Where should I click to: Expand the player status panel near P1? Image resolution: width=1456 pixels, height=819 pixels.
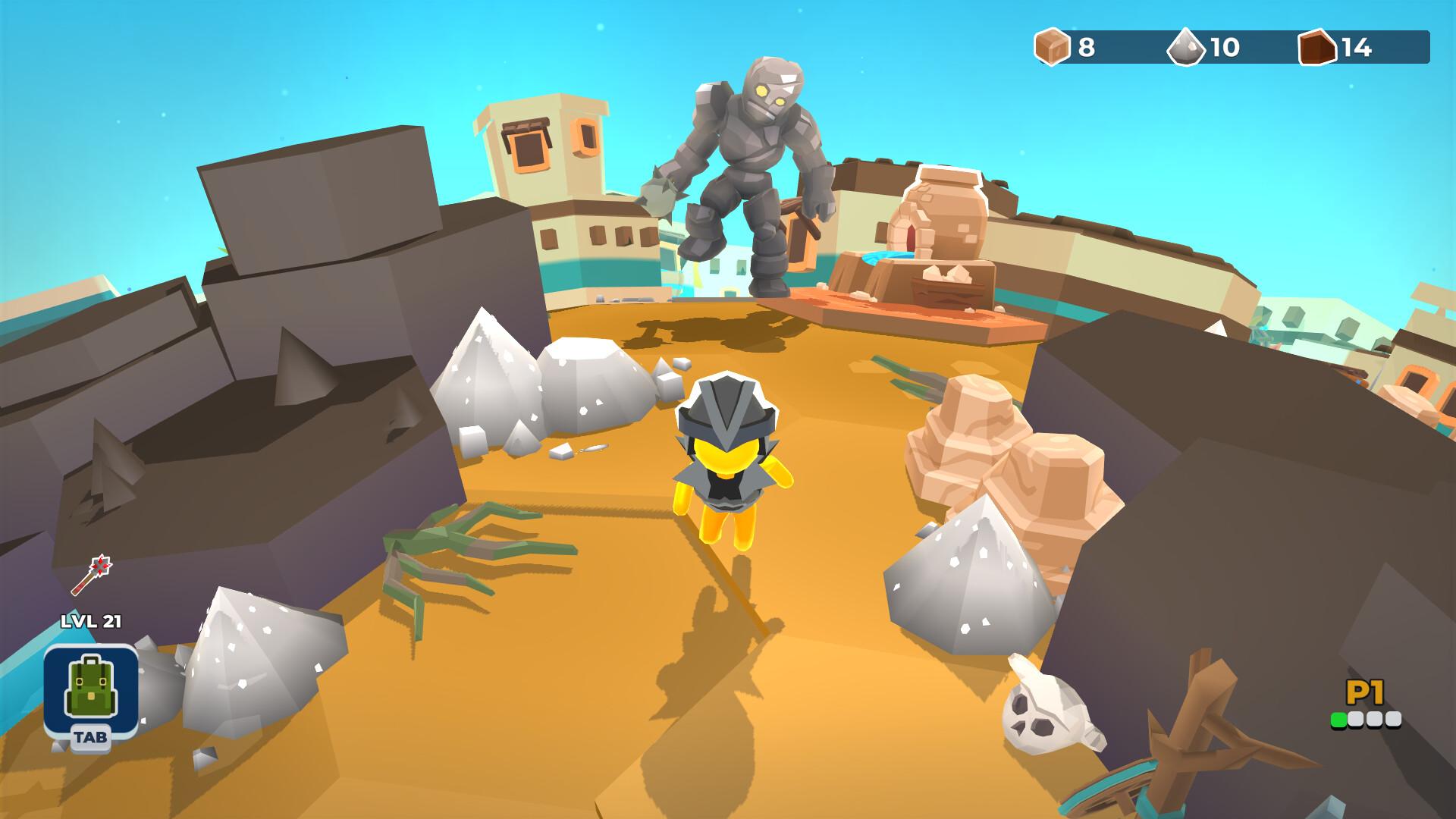(x=1365, y=705)
